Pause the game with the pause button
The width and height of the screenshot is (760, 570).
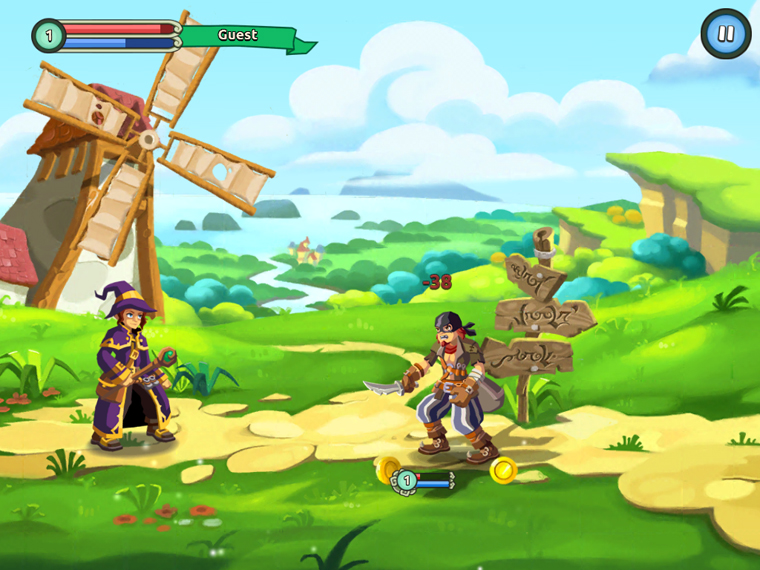(725, 34)
